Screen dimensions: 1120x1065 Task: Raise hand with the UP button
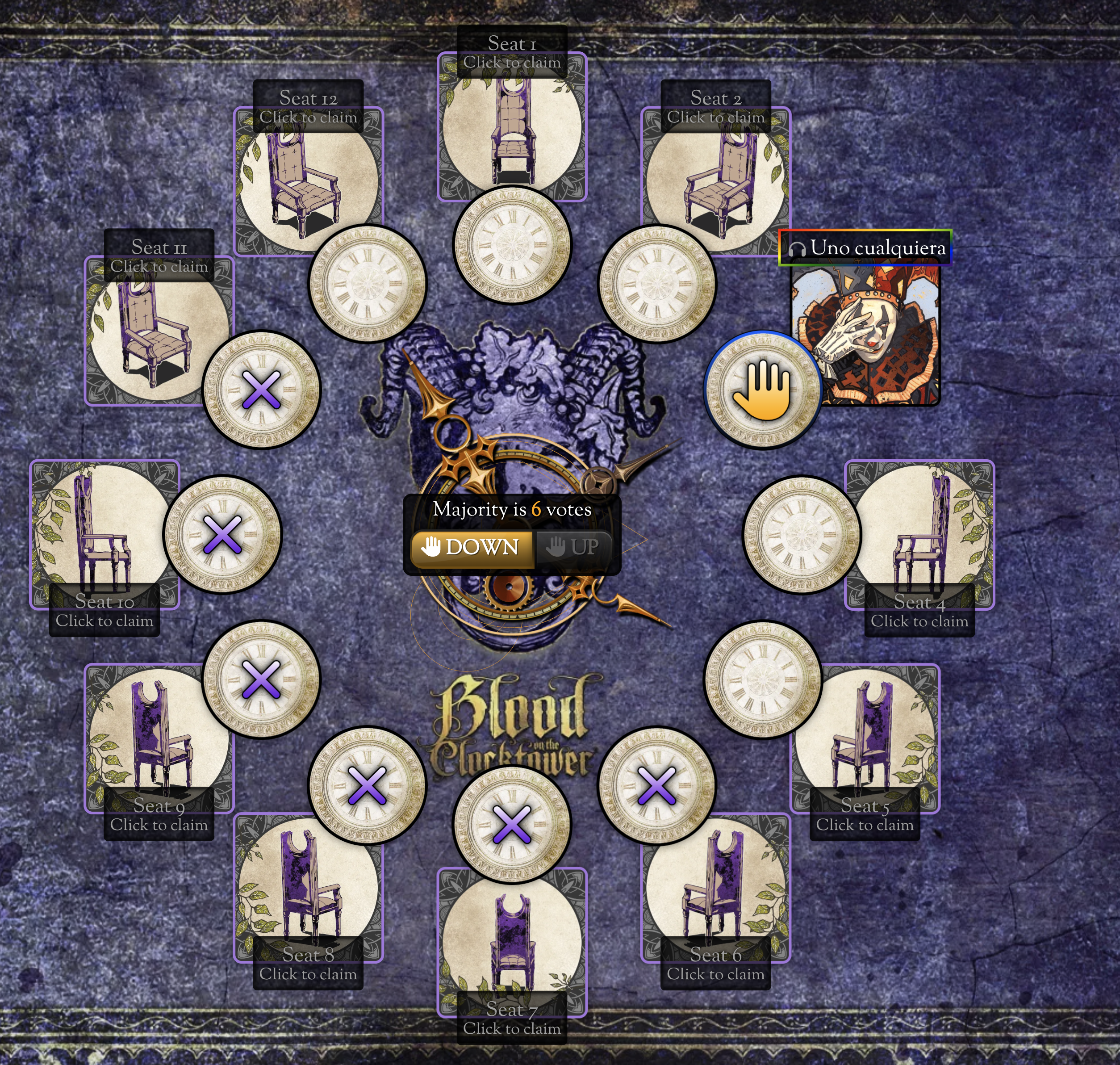[573, 547]
